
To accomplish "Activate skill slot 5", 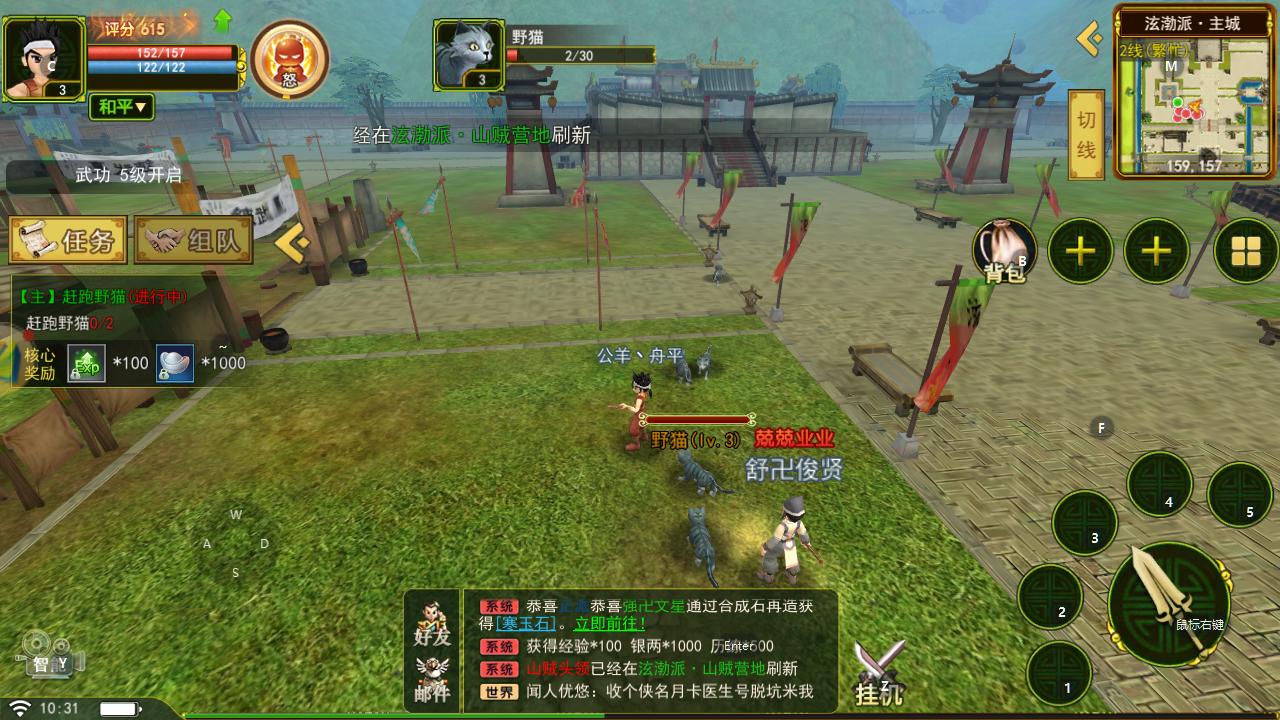I will click(x=1239, y=495).
